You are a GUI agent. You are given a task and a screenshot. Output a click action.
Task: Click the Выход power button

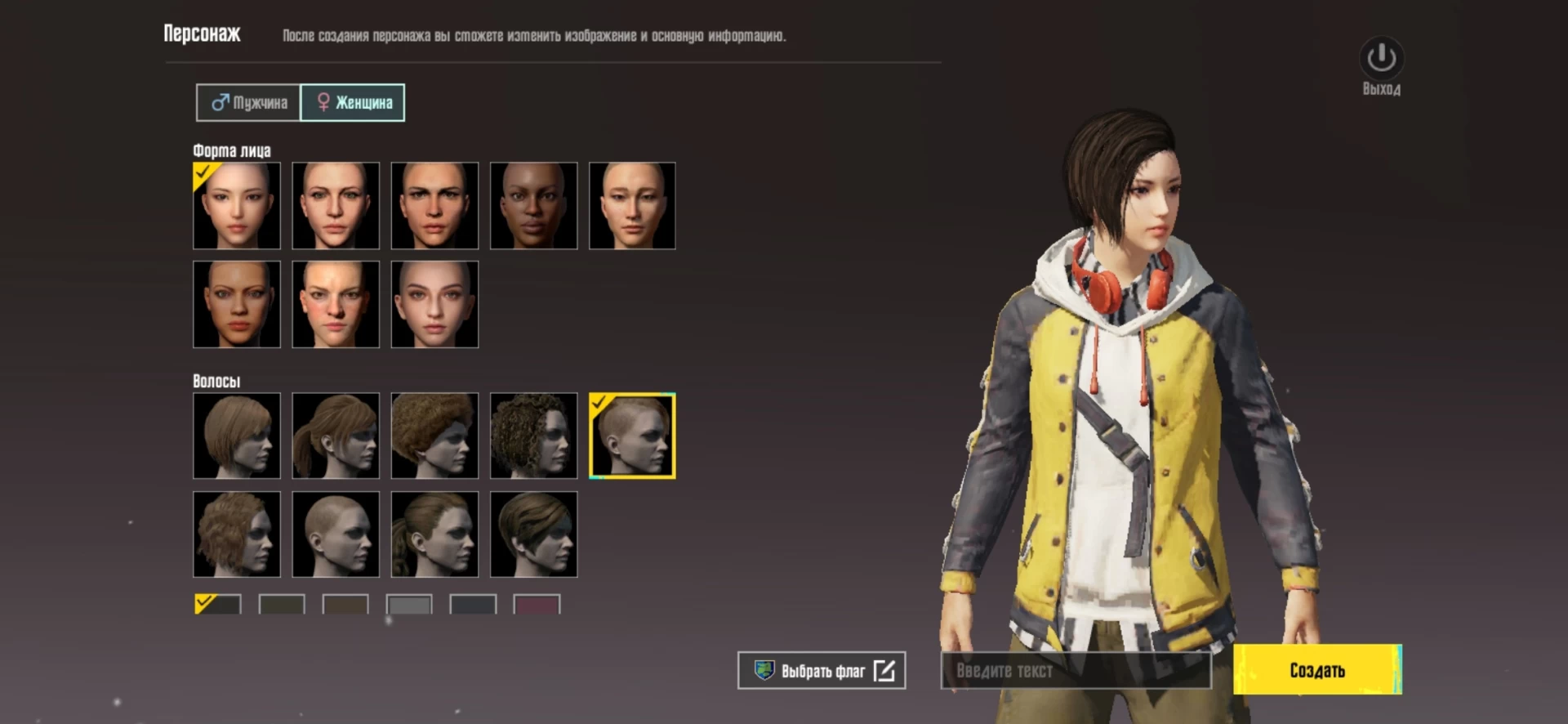coord(1381,59)
